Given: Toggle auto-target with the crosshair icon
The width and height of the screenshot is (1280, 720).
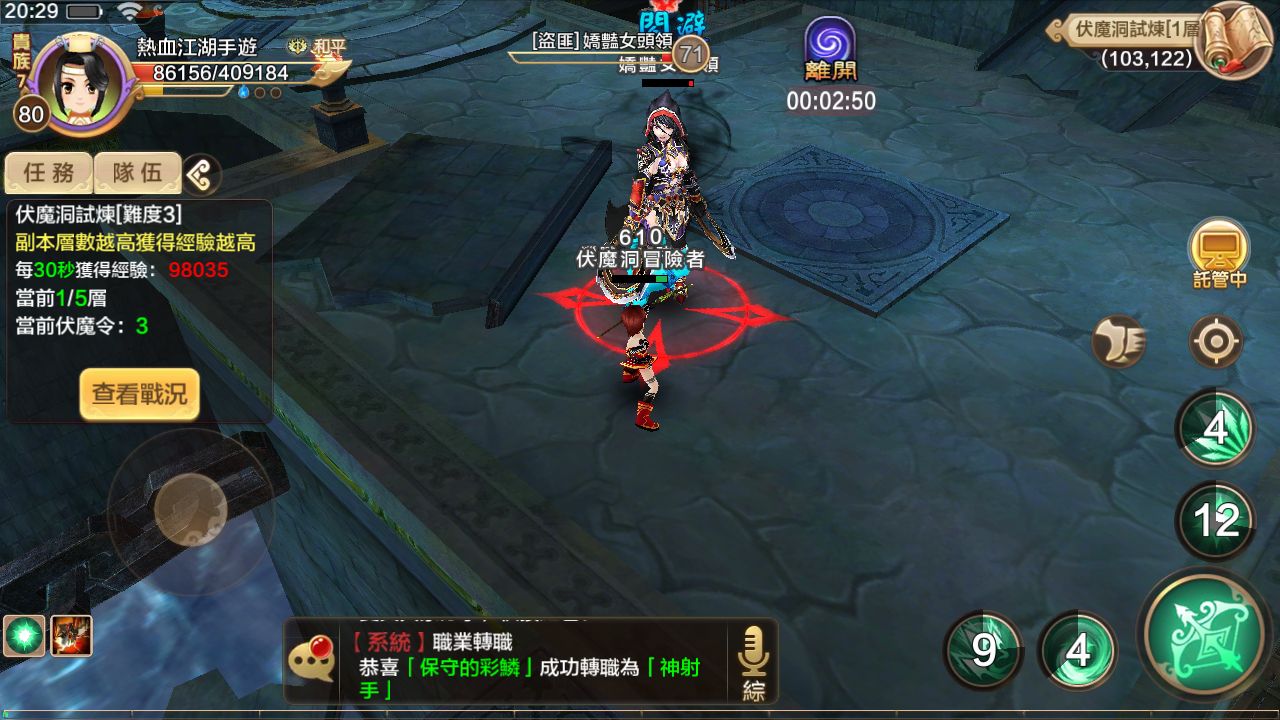Looking at the screenshot, I should 1215,340.
